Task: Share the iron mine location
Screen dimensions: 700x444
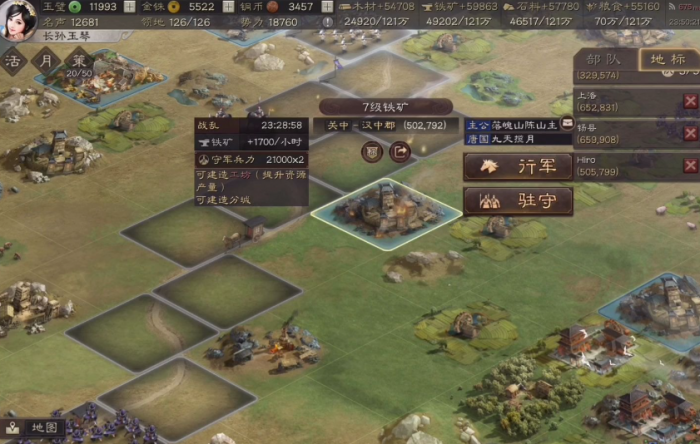Action: [400, 152]
